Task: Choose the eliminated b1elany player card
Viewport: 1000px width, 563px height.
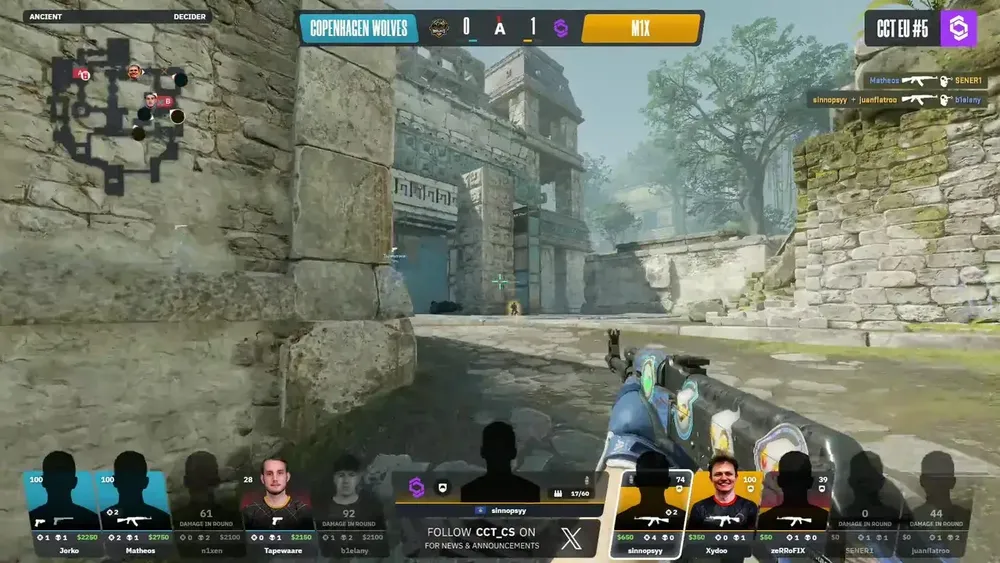Action: [350, 505]
